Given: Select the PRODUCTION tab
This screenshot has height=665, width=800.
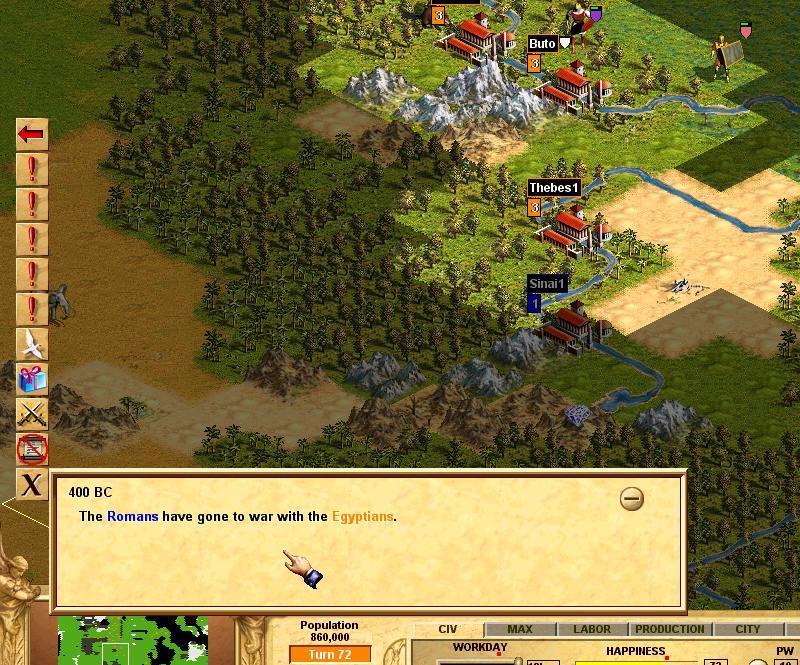Looking at the screenshot, I should (x=669, y=629).
